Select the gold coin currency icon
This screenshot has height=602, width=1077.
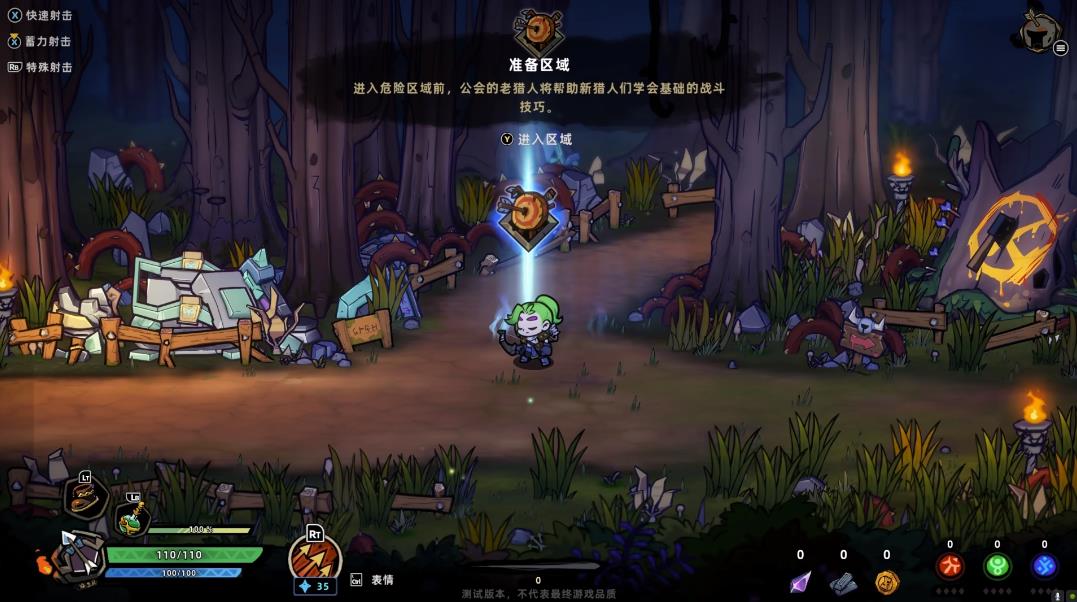coord(887,582)
